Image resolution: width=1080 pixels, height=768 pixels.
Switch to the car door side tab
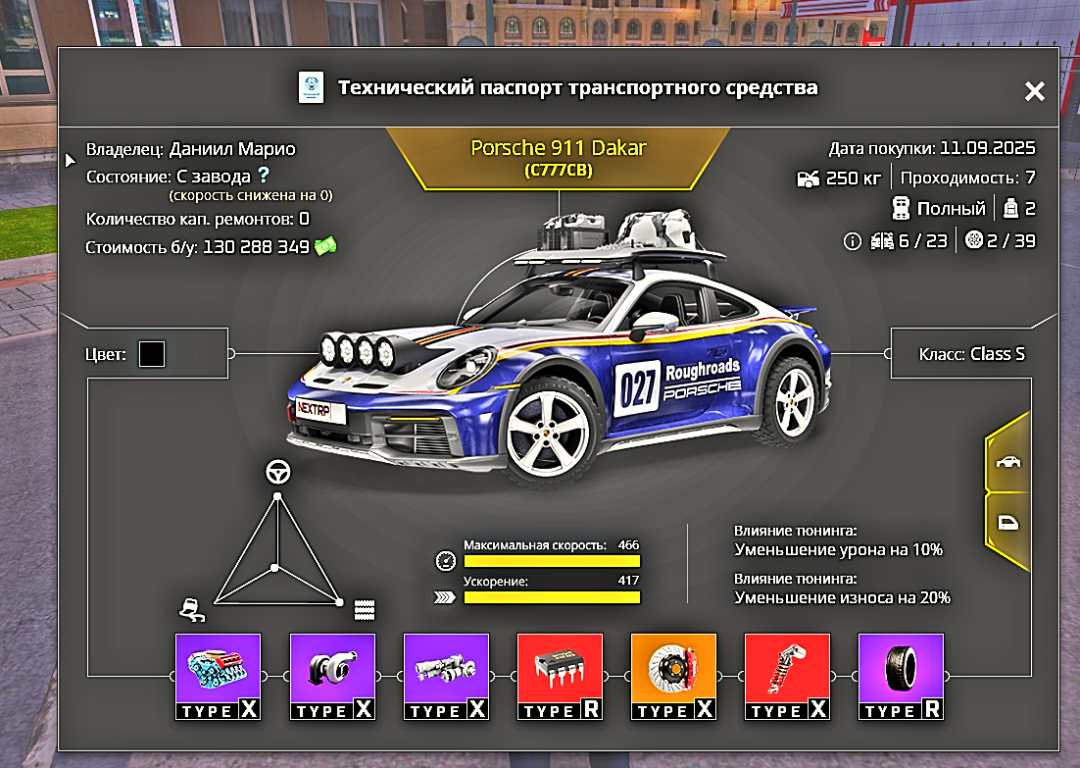(1007, 523)
